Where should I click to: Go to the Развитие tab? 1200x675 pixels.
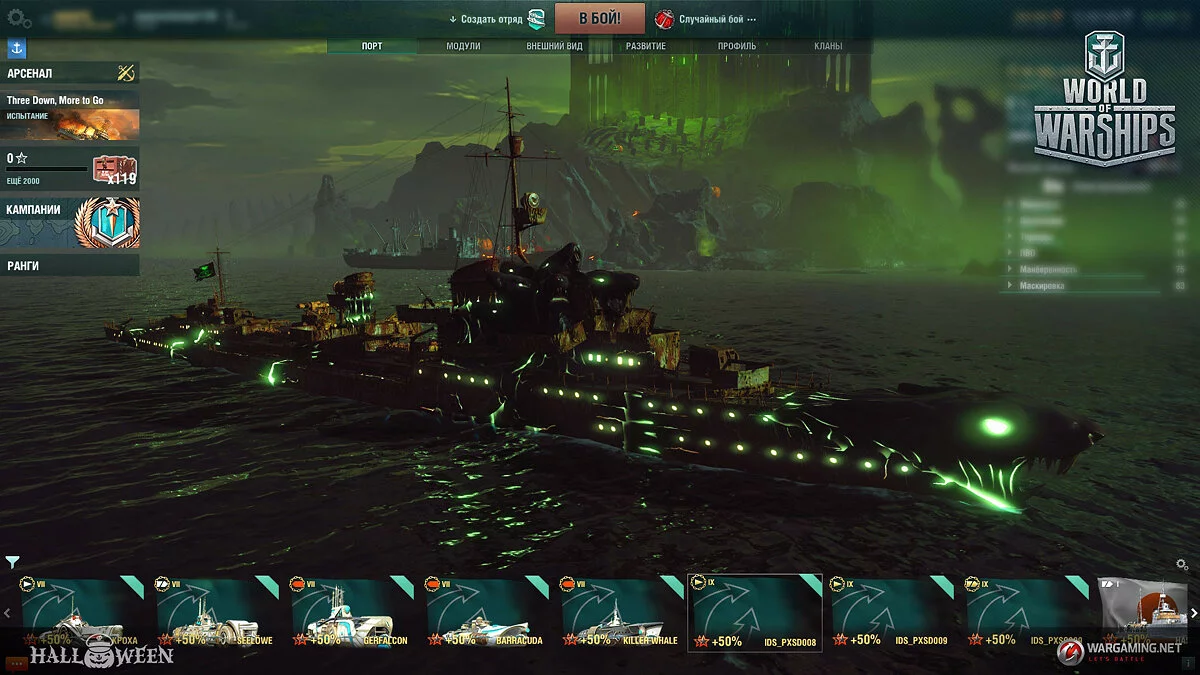pos(646,46)
